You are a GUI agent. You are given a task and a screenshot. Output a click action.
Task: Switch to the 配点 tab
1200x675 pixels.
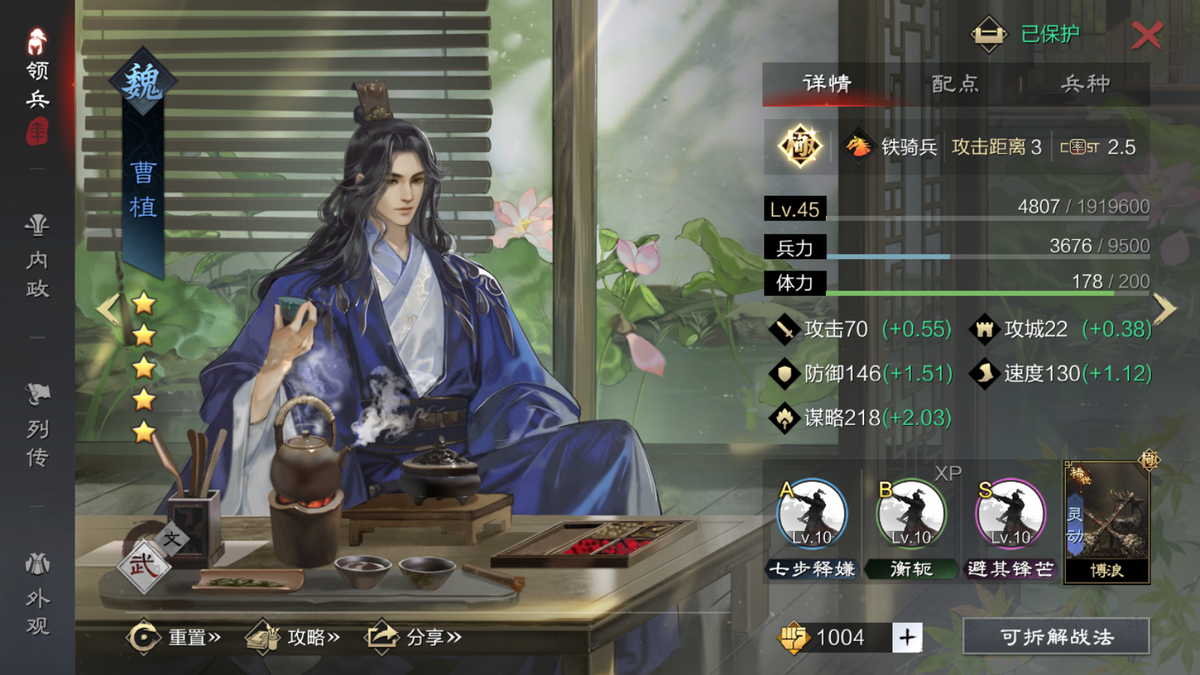(x=955, y=84)
